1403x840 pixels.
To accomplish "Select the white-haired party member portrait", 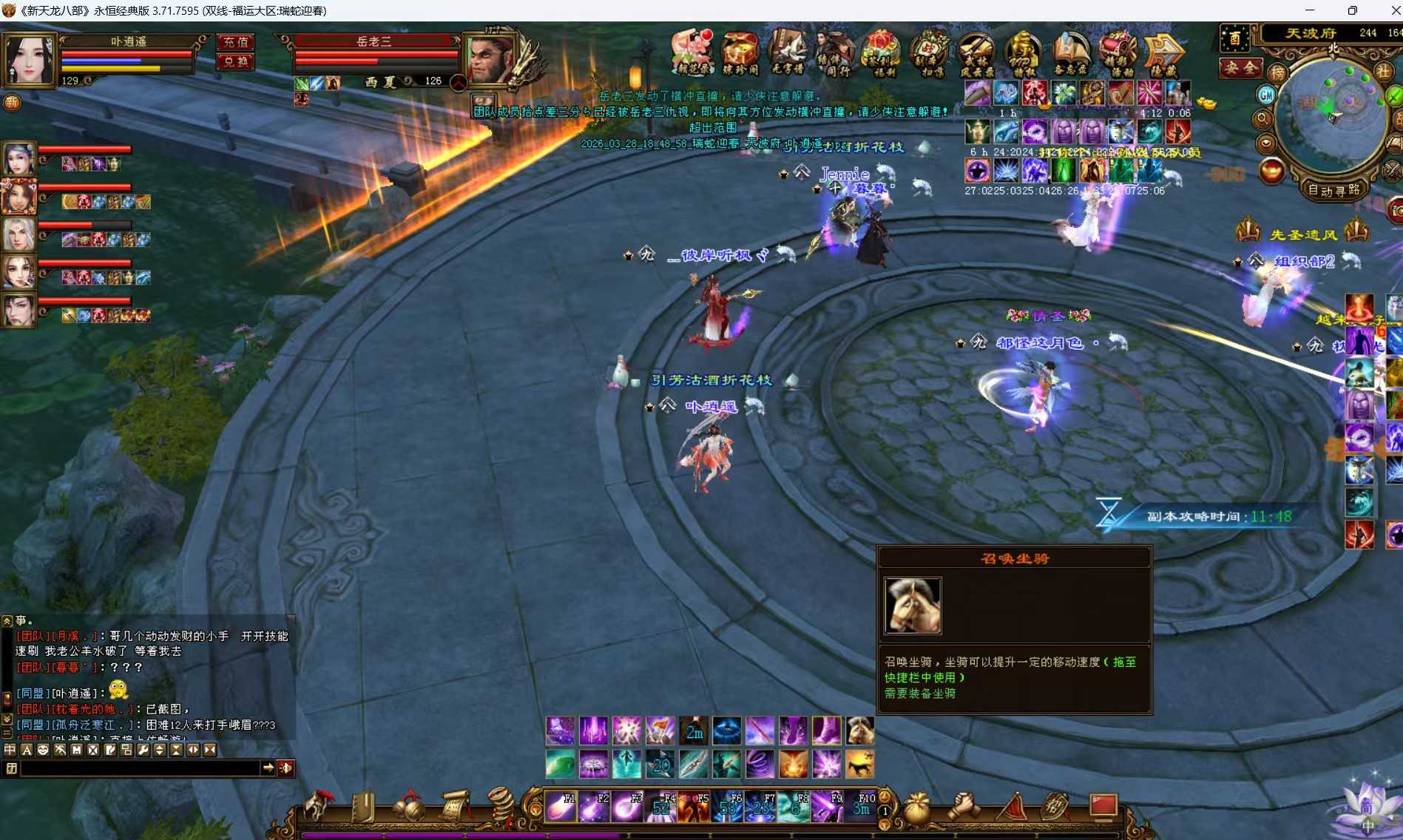I will pyautogui.click(x=19, y=234).
